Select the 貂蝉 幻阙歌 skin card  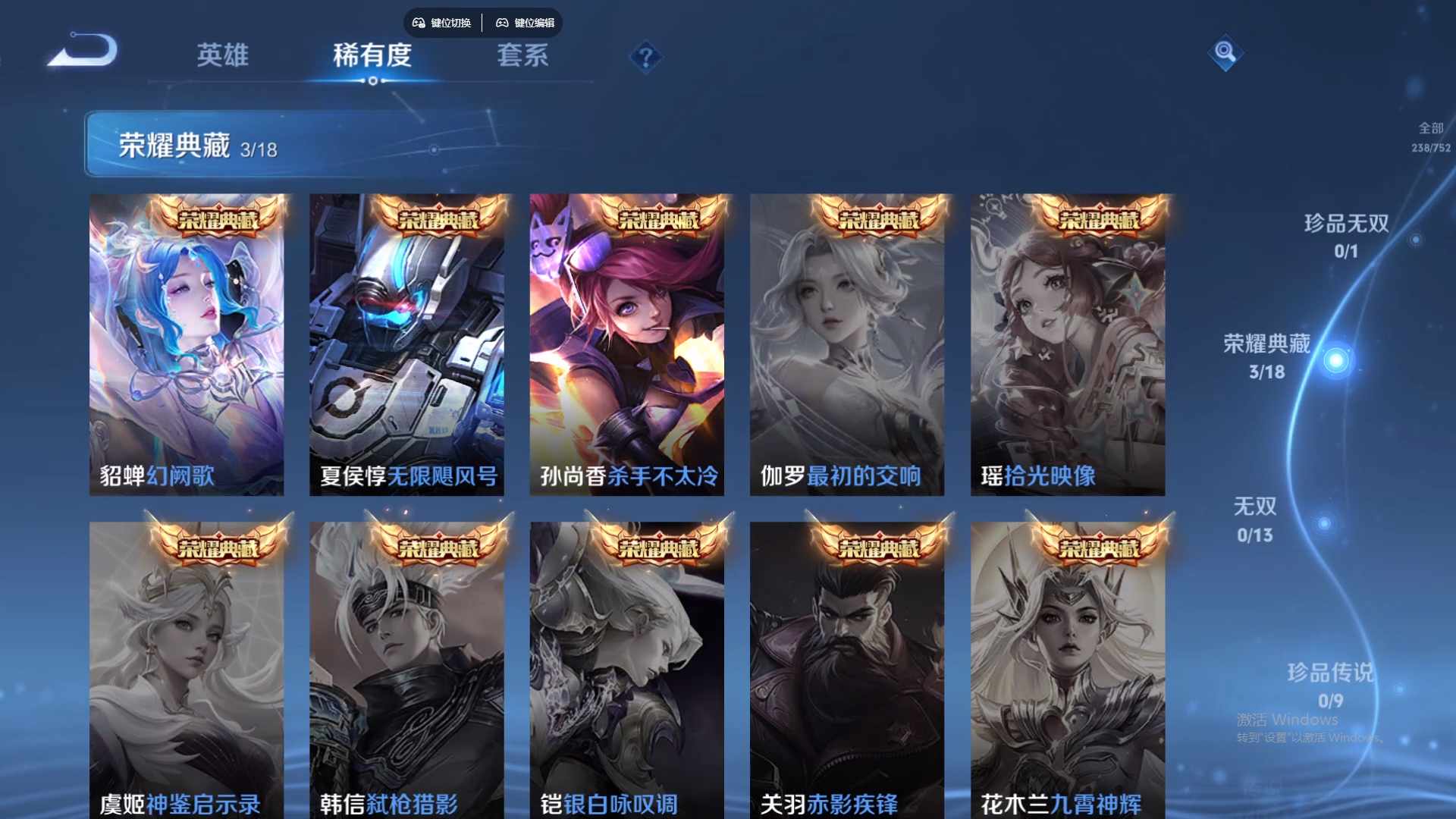coord(187,345)
